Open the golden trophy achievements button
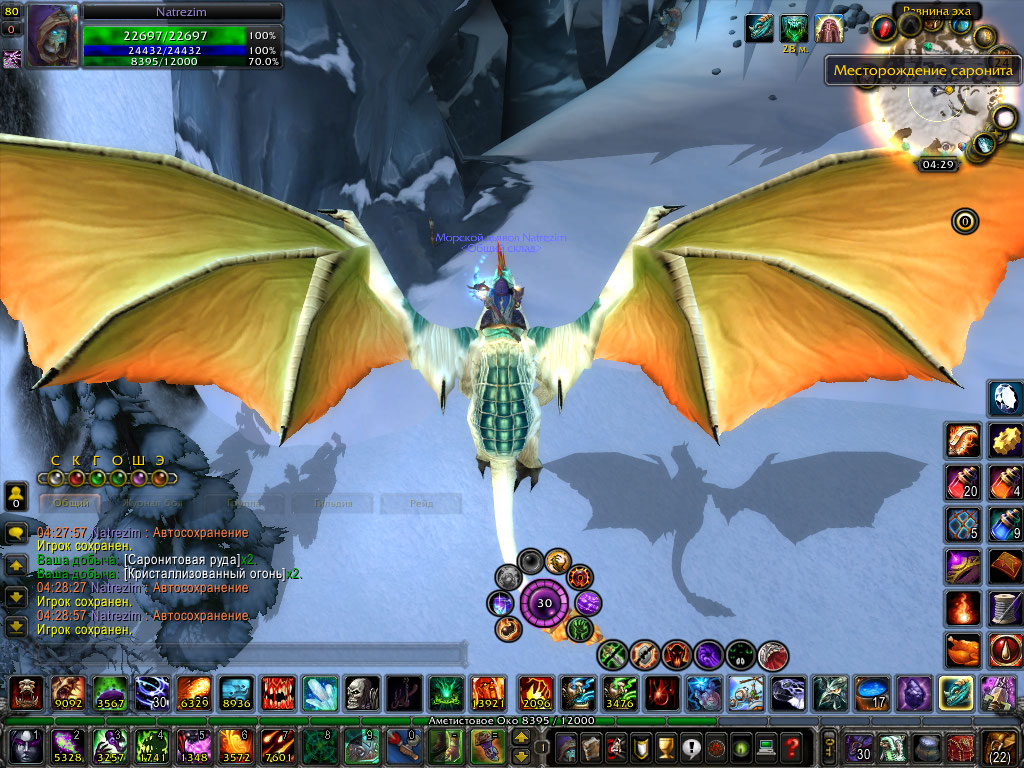The width and height of the screenshot is (1024, 768). 663,747
